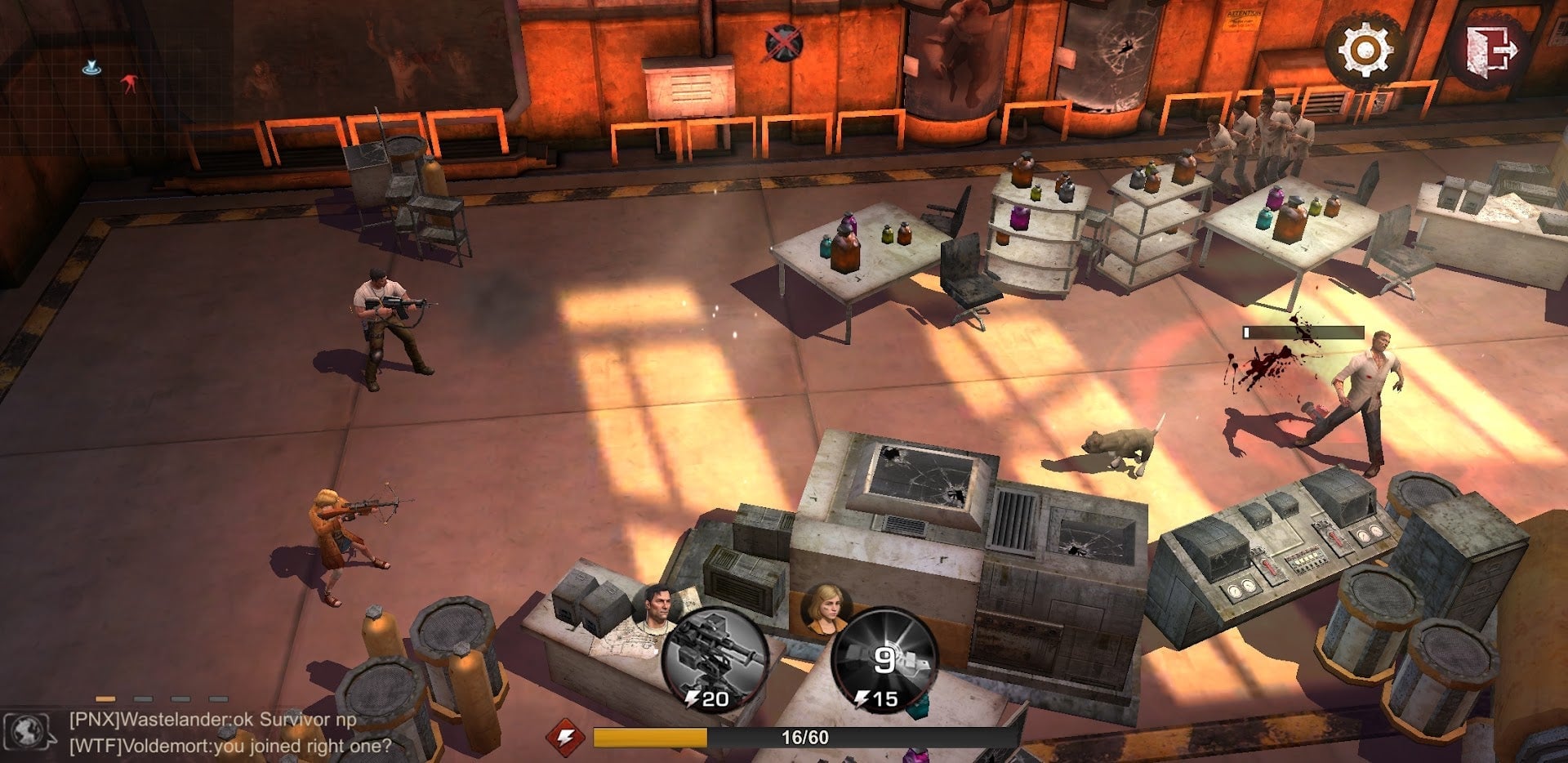Image resolution: width=1568 pixels, height=763 pixels.
Task: Toggle the second gray chat channel bar
Action: [x=142, y=699]
